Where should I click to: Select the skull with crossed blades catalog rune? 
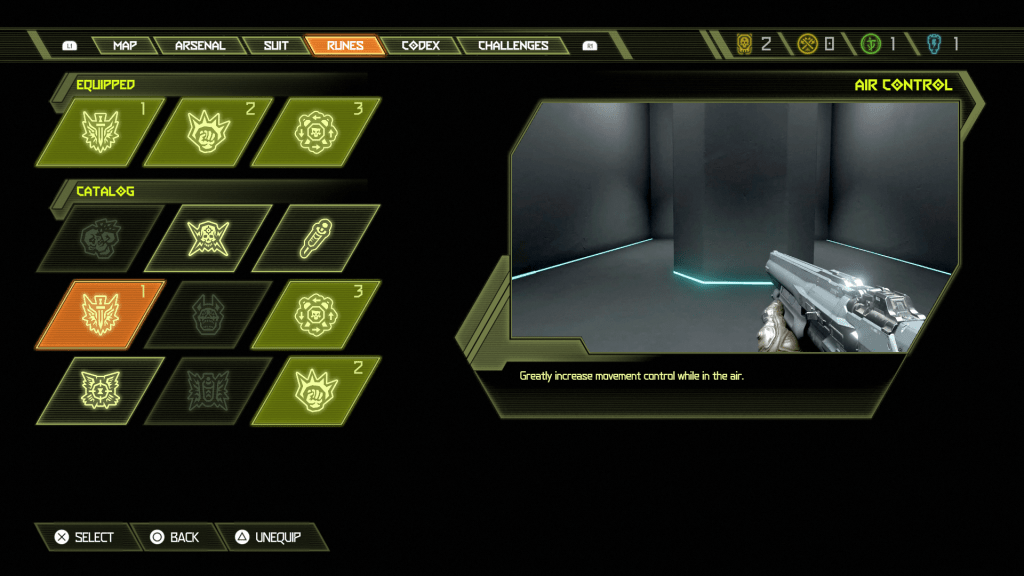[209, 238]
